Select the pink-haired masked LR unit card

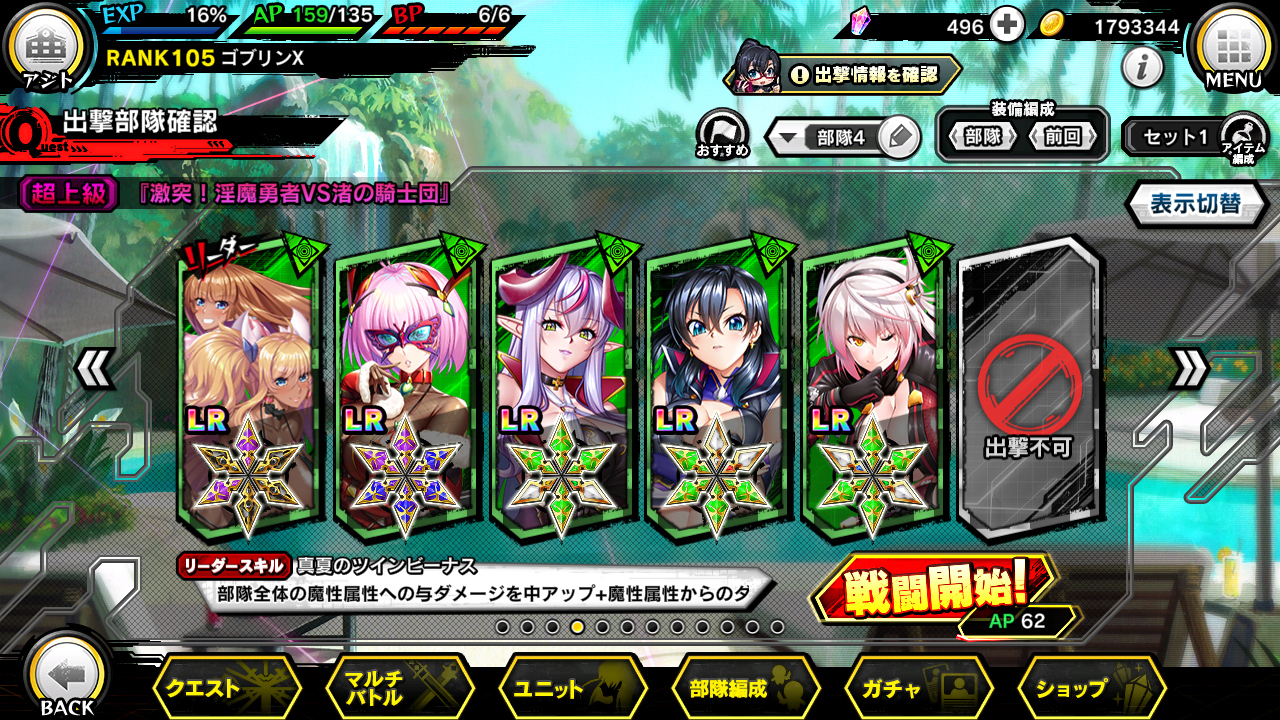pos(406,390)
